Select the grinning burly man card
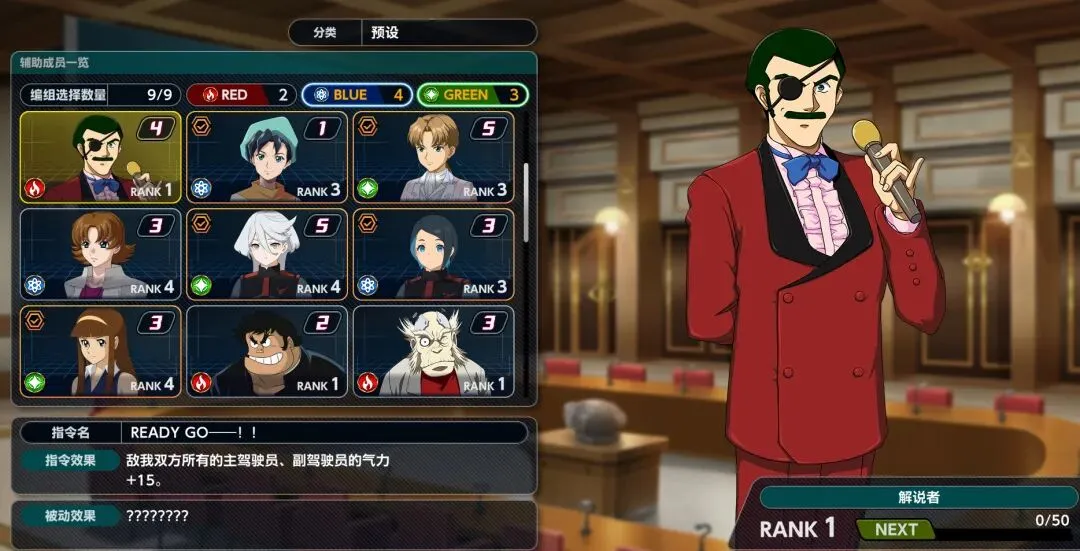 (x=267, y=351)
